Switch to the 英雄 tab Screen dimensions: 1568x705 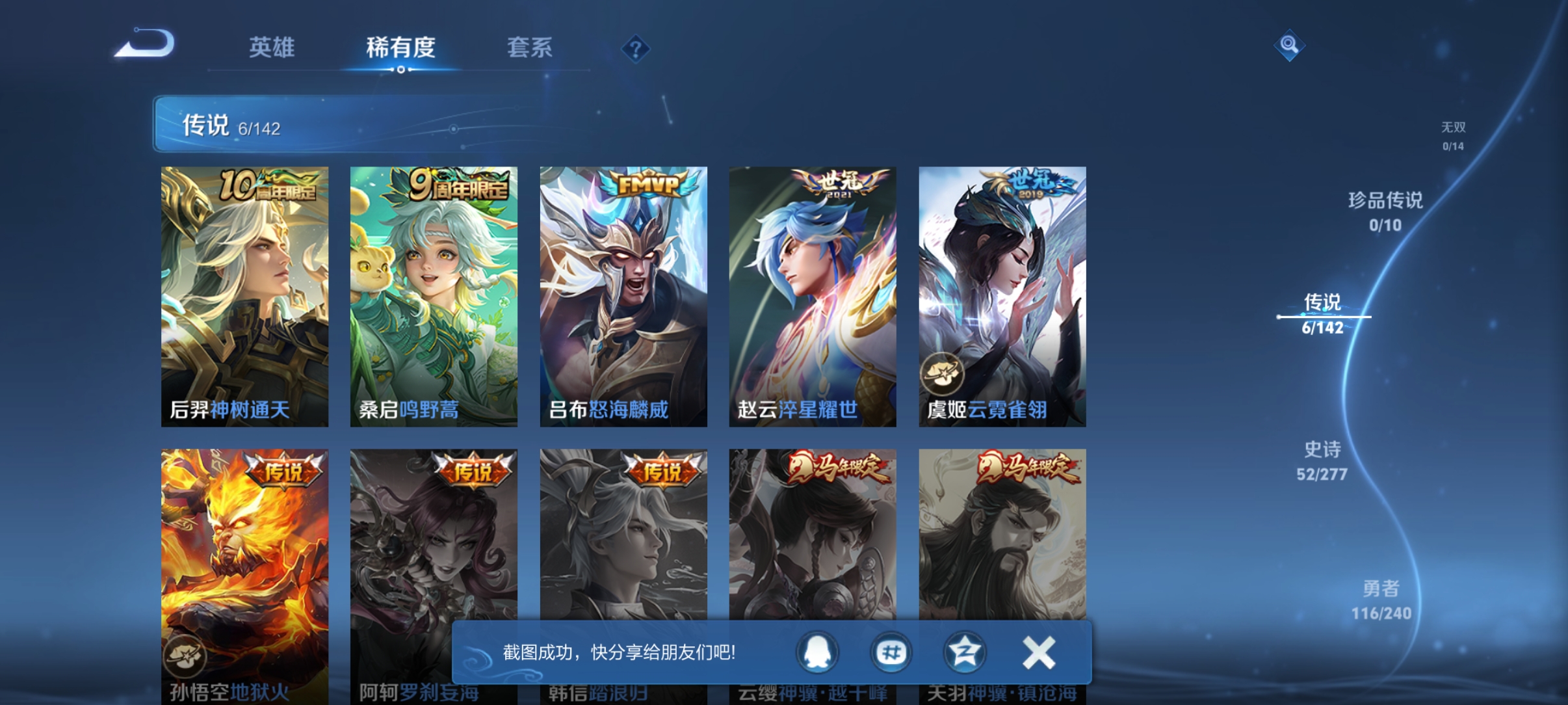click(x=271, y=47)
